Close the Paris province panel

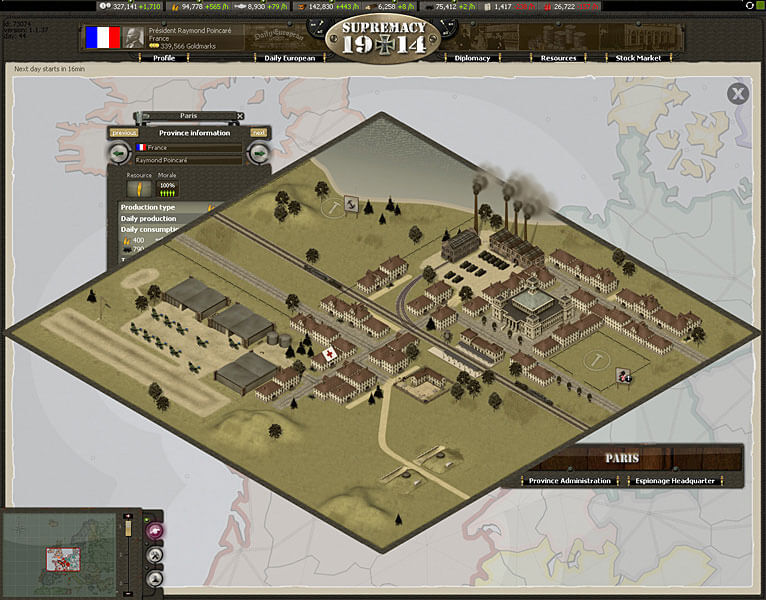click(x=240, y=116)
